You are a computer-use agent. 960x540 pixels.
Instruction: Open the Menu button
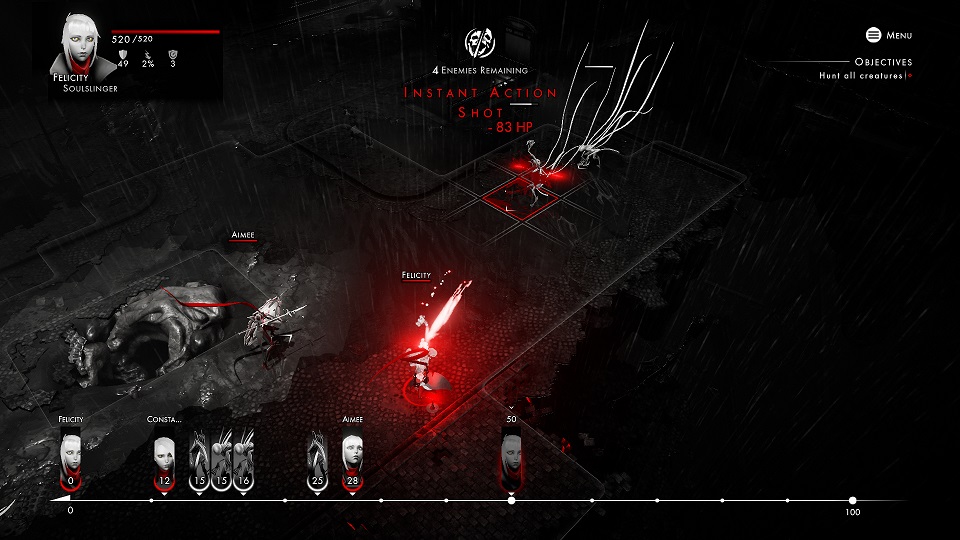[889, 35]
